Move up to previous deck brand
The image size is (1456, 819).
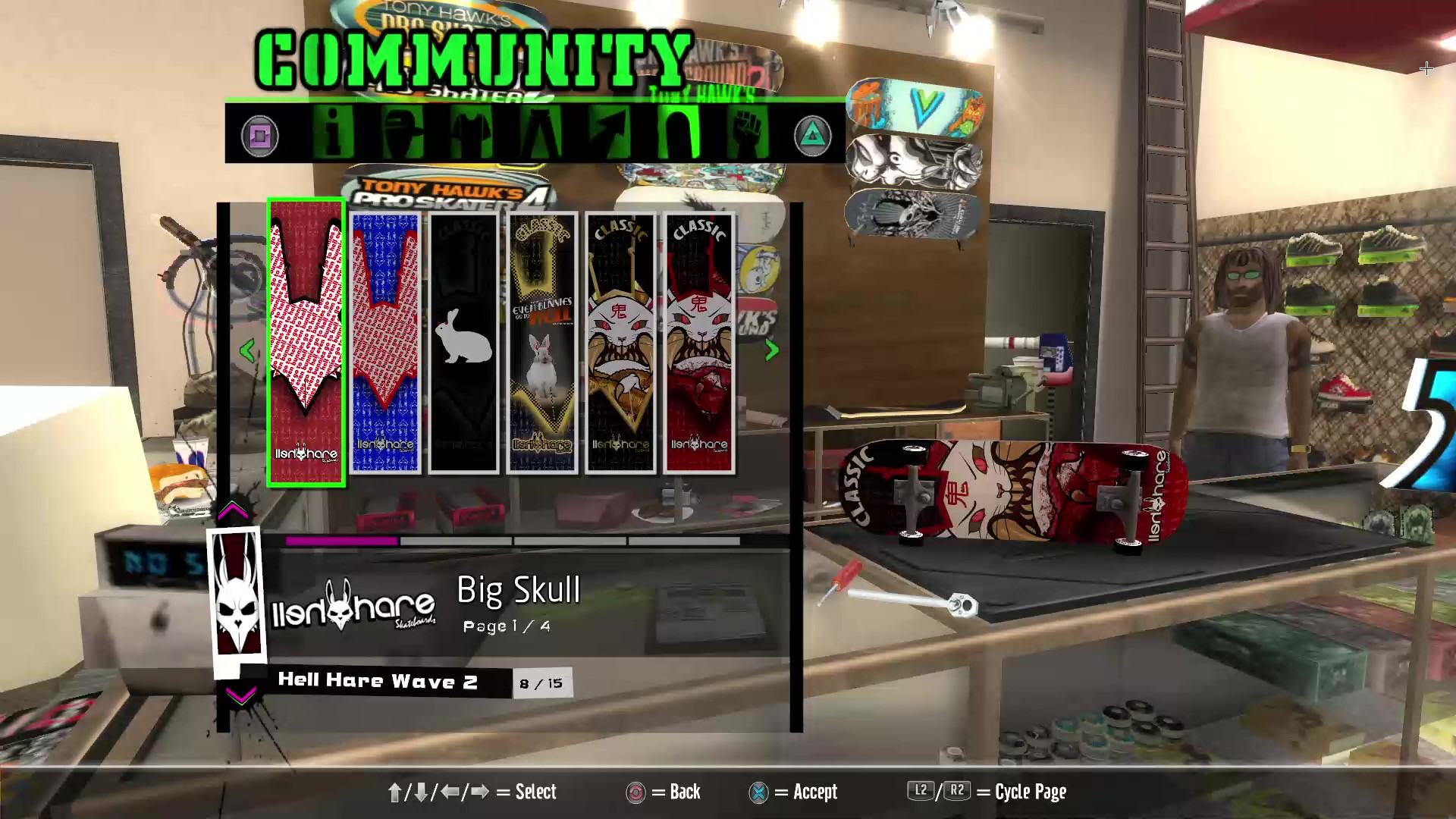point(233,511)
